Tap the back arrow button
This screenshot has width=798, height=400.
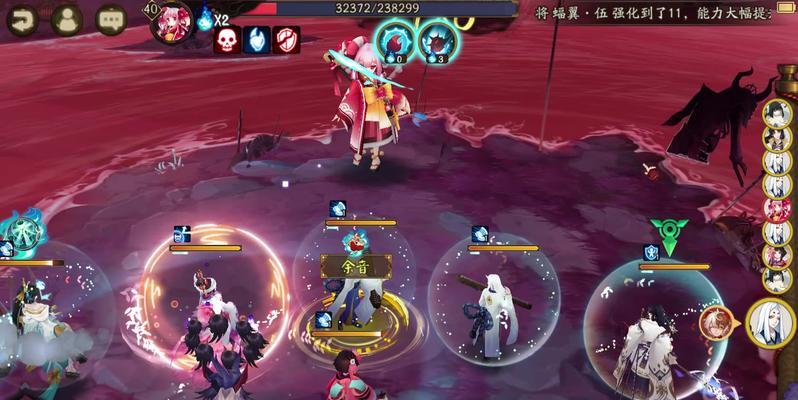coord(22,18)
